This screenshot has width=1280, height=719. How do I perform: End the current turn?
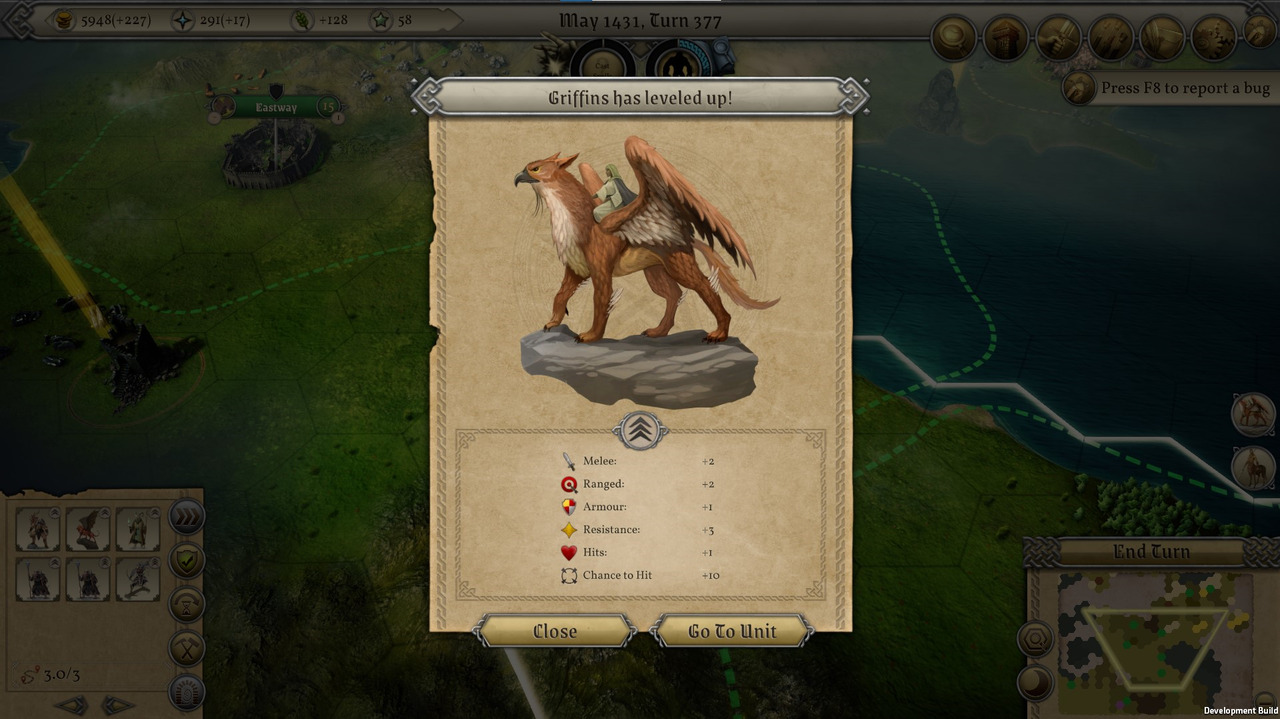1151,552
